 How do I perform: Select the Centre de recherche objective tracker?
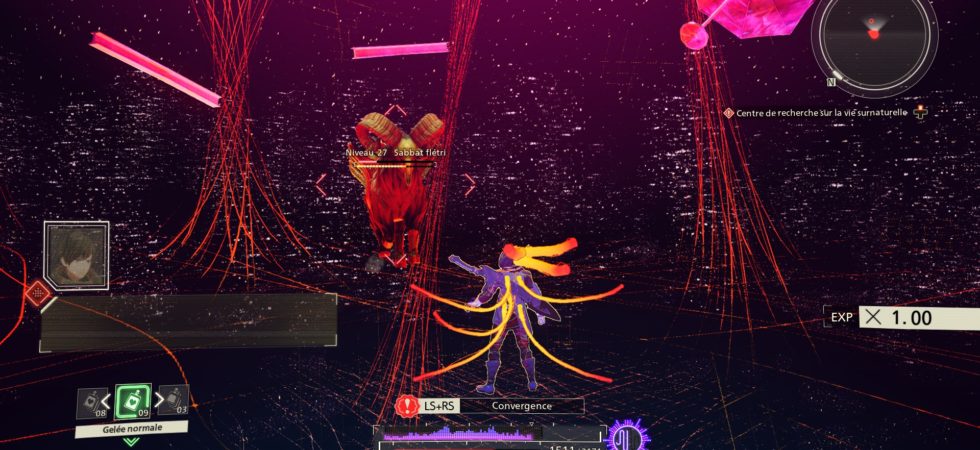pos(818,113)
